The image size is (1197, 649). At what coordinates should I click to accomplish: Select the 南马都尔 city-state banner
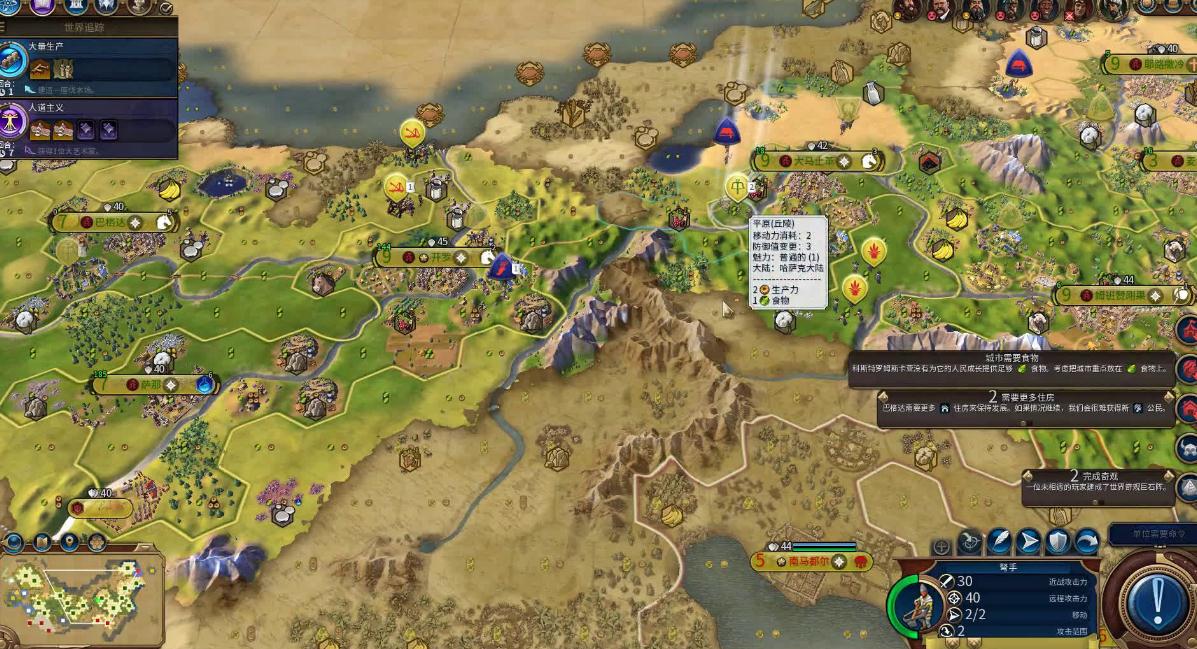coord(808,562)
